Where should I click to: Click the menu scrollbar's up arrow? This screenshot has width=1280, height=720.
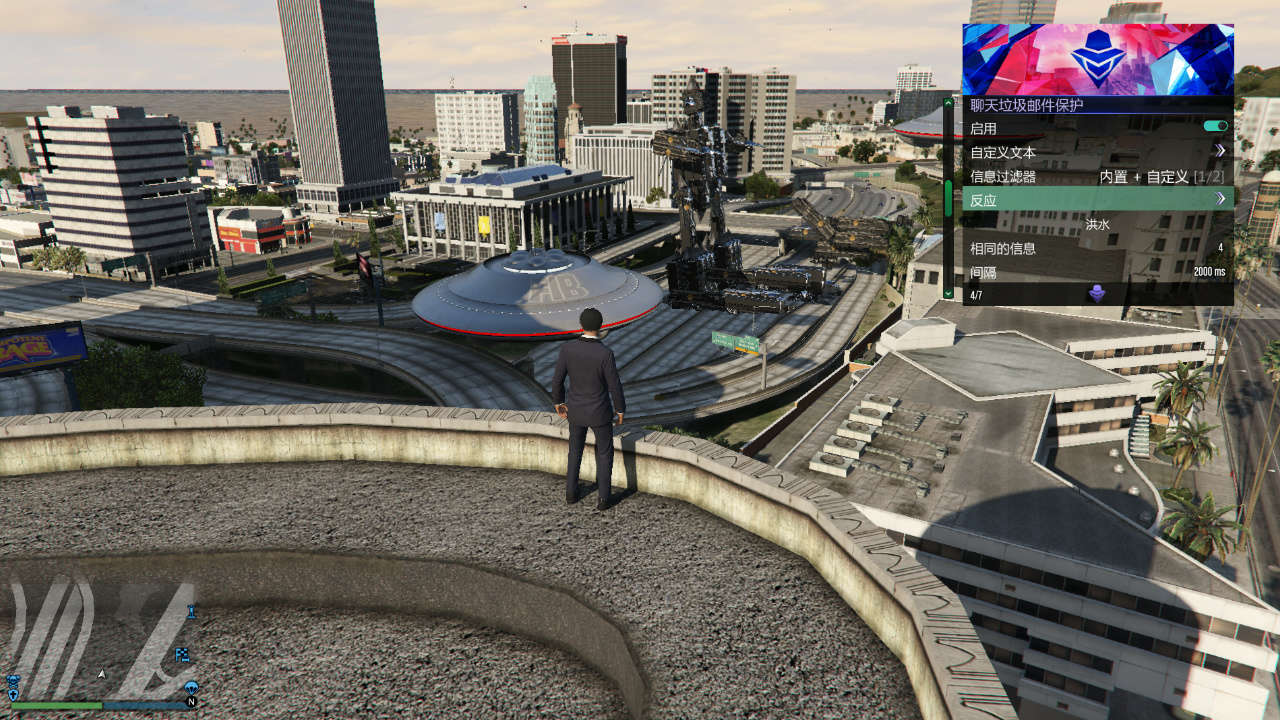pyautogui.click(x=948, y=102)
